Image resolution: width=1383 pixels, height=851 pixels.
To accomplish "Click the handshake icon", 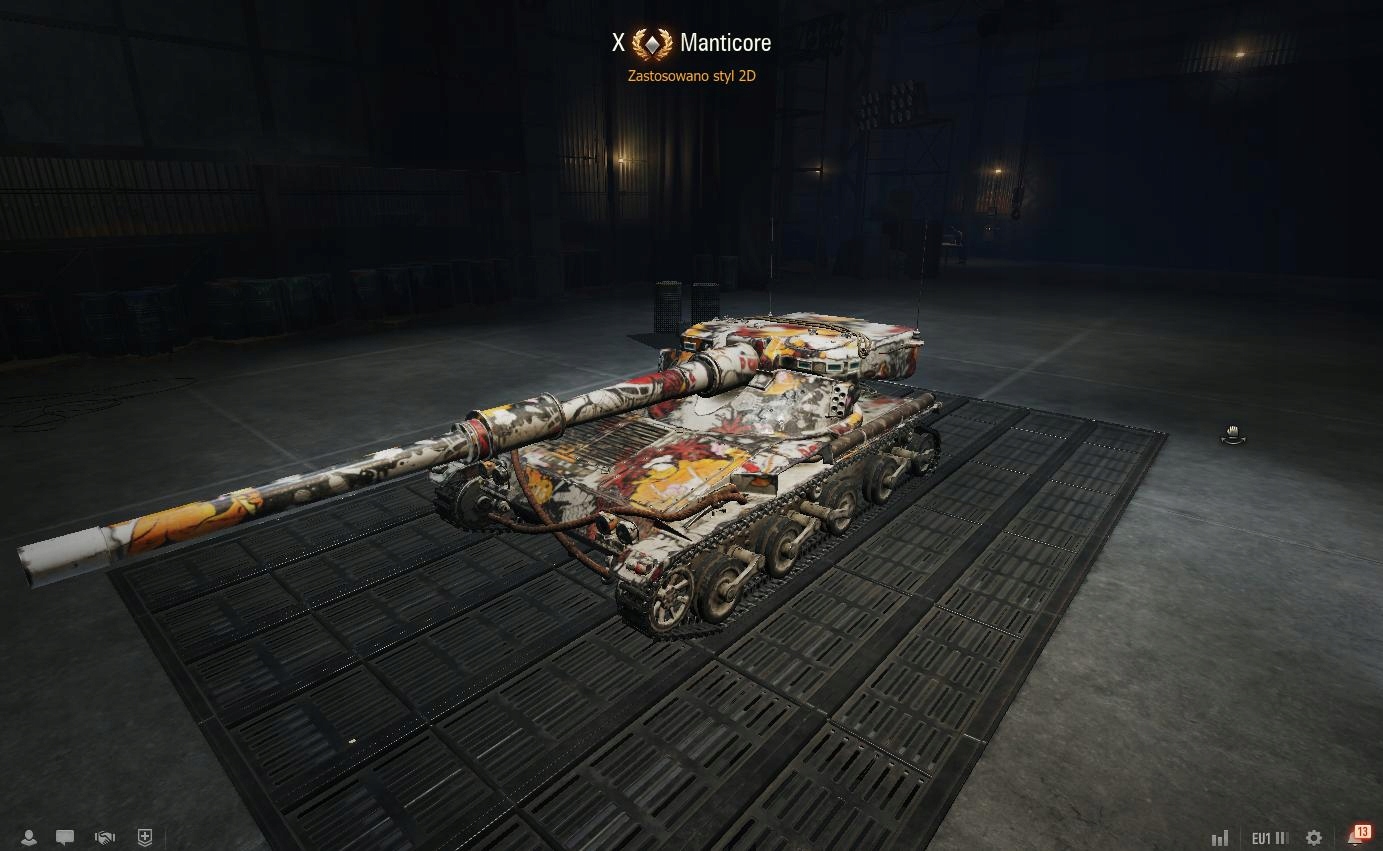I will point(105,837).
